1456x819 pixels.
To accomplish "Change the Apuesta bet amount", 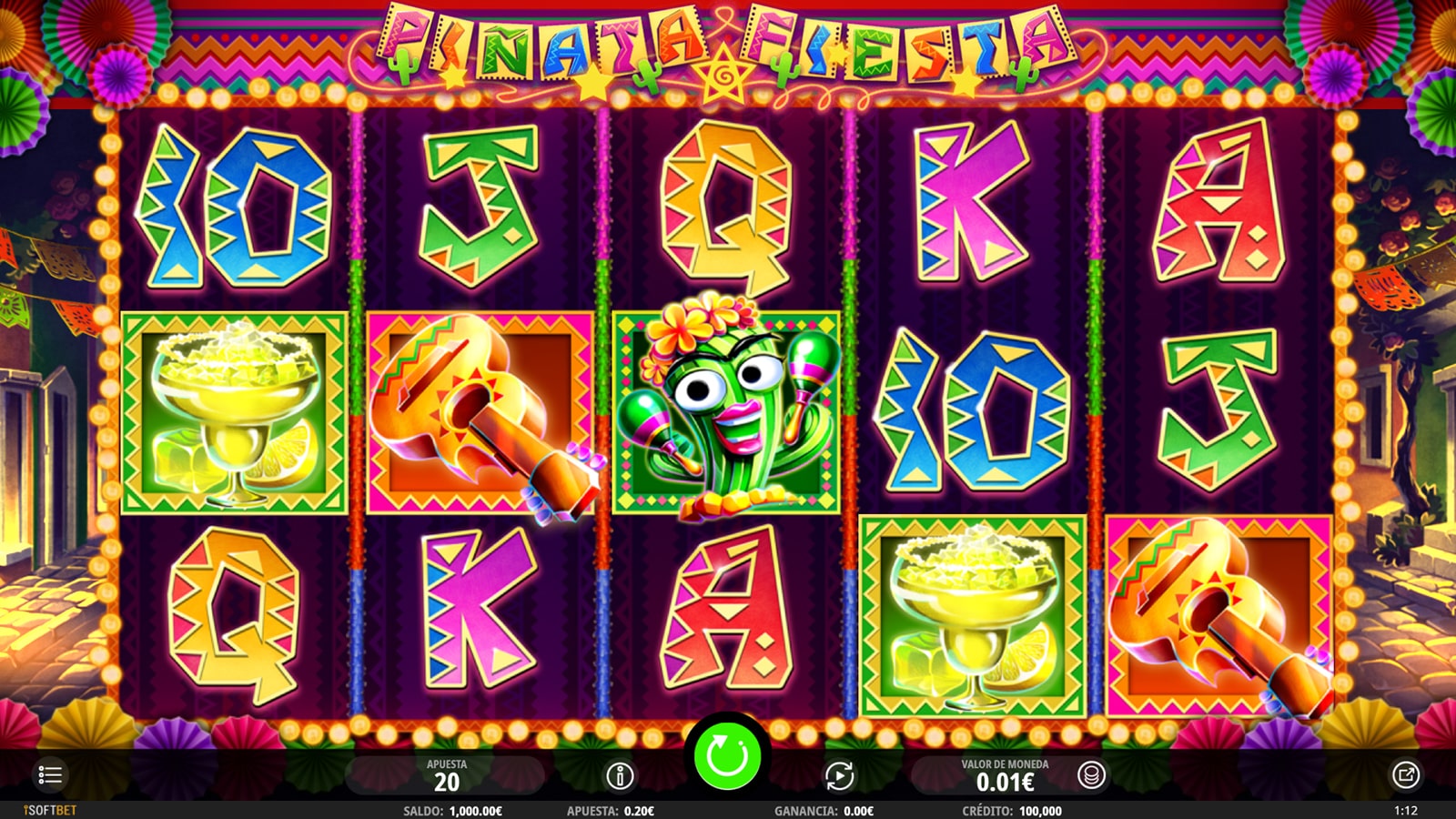I will pyautogui.click(x=446, y=776).
